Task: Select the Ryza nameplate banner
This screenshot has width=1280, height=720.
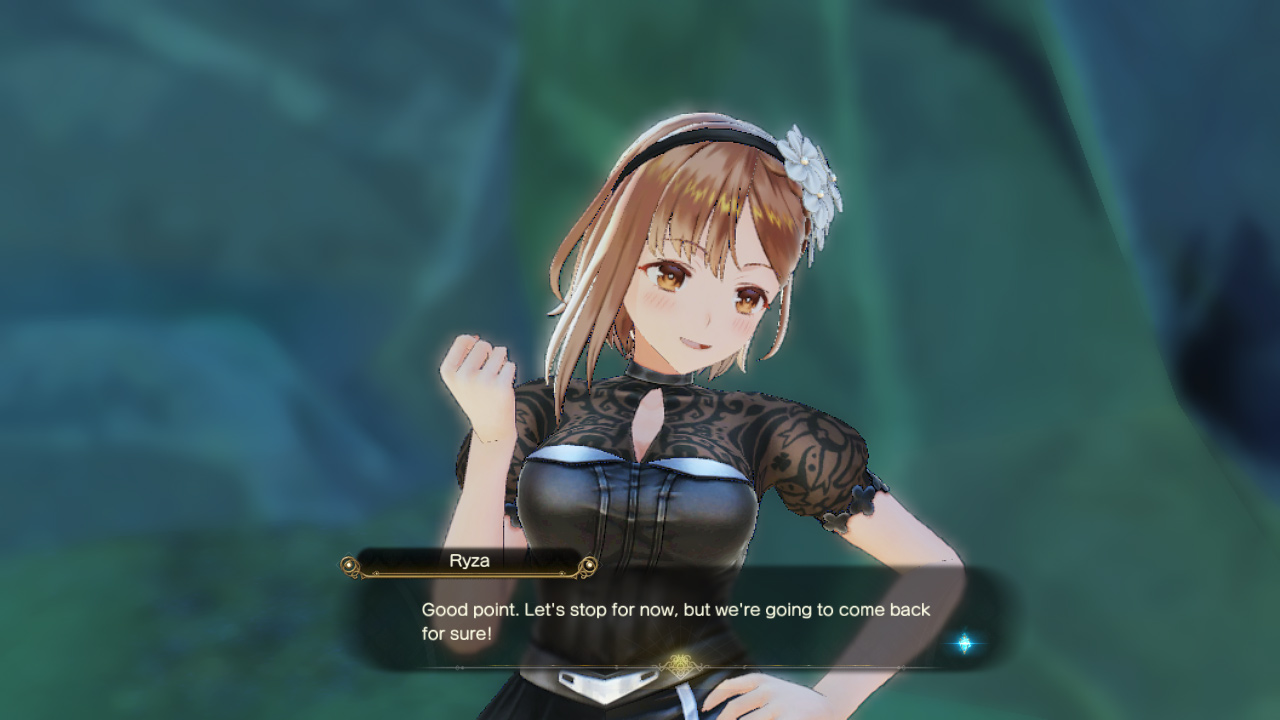Action: (467, 562)
